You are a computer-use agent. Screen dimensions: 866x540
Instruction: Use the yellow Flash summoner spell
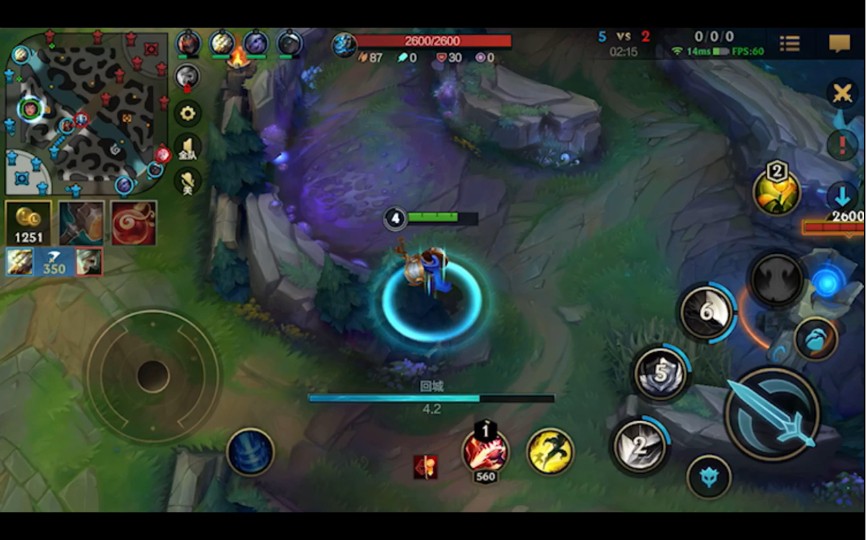coord(550,451)
